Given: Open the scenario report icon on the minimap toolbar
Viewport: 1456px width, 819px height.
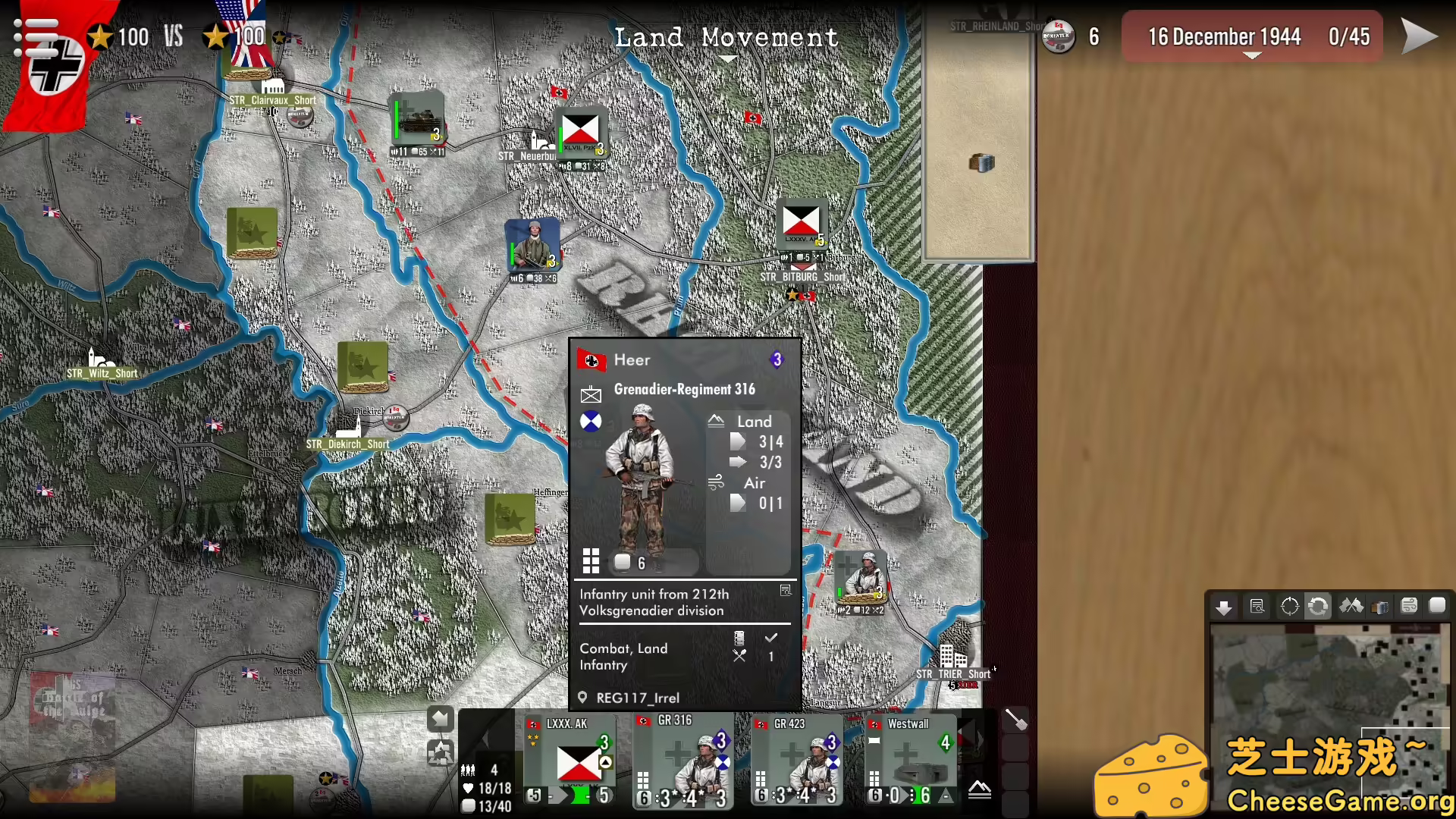Looking at the screenshot, I should pos(1257,607).
